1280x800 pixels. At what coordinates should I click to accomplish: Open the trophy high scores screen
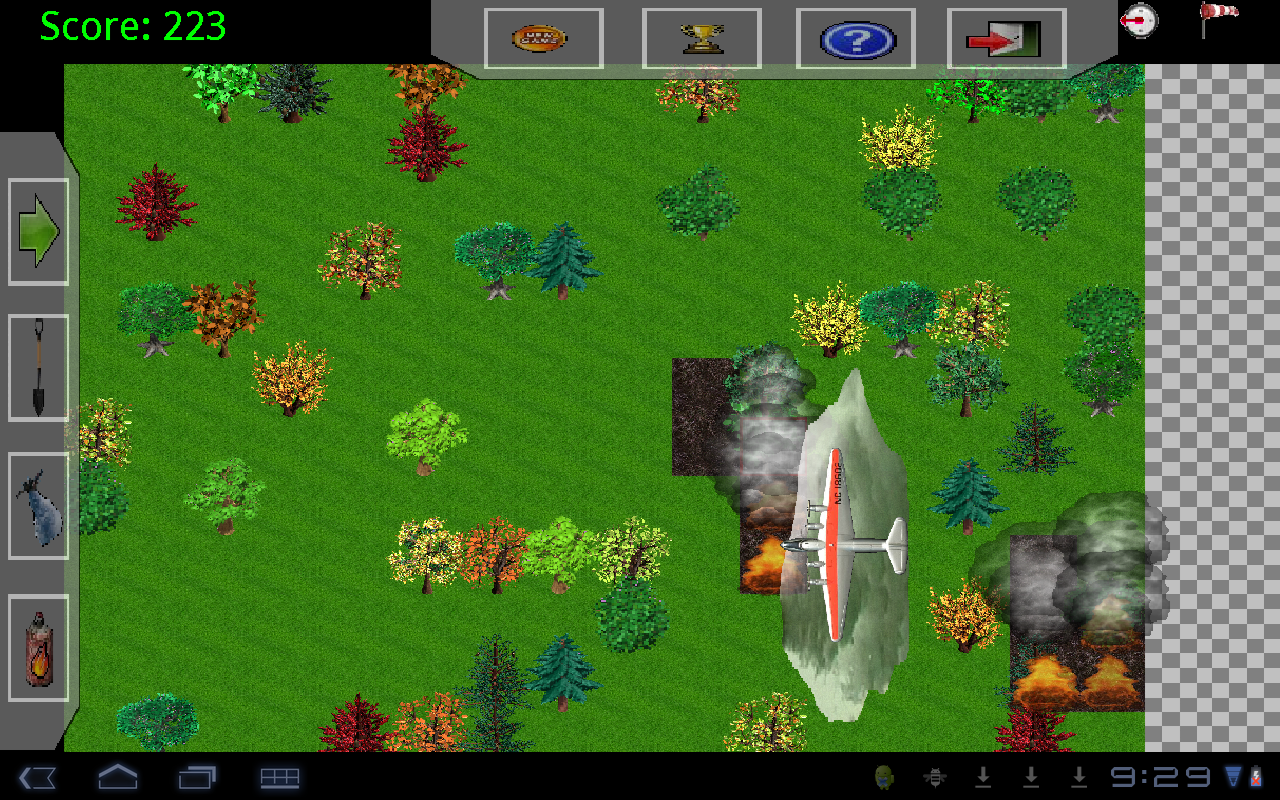click(702, 38)
